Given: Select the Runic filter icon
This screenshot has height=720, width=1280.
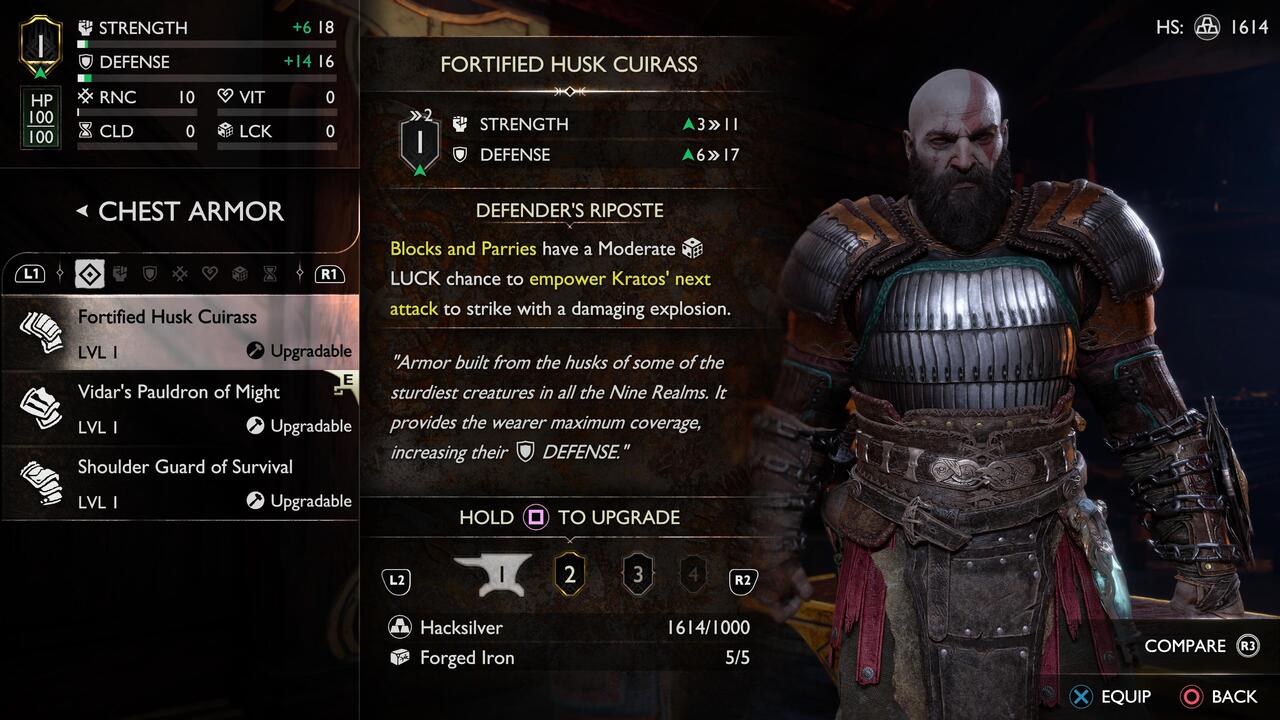Looking at the screenshot, I should coord(180,273).
